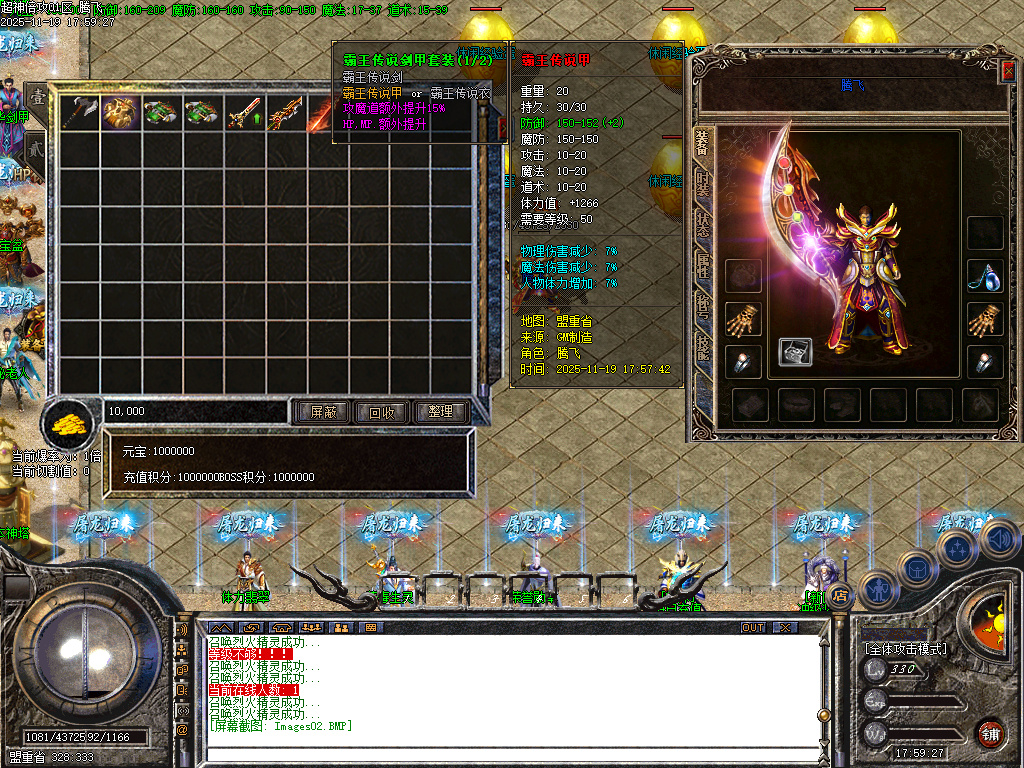
Task: Open the 状态 status tab
Action: [703, 225]
